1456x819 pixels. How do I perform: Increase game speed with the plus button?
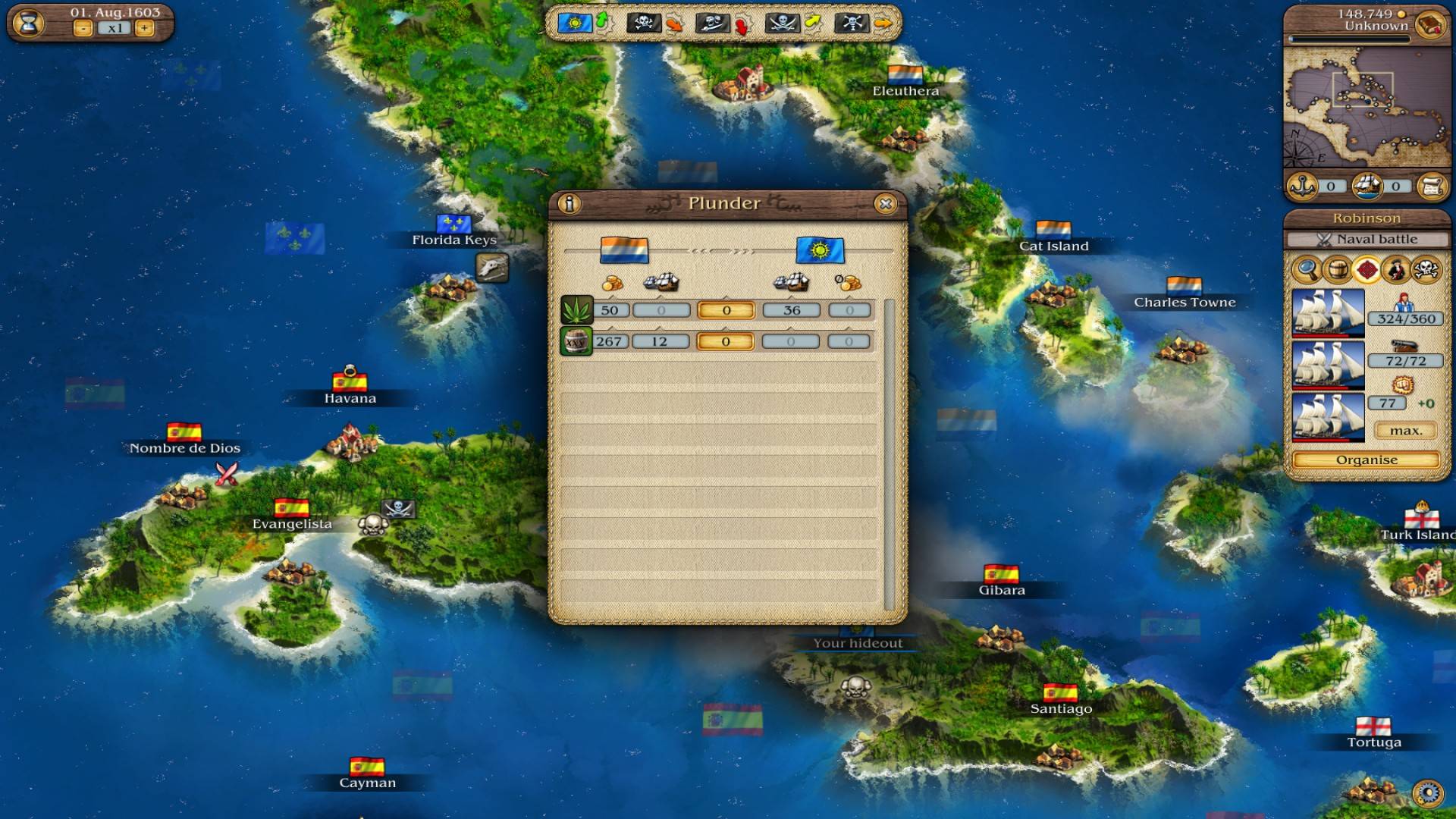144,27
